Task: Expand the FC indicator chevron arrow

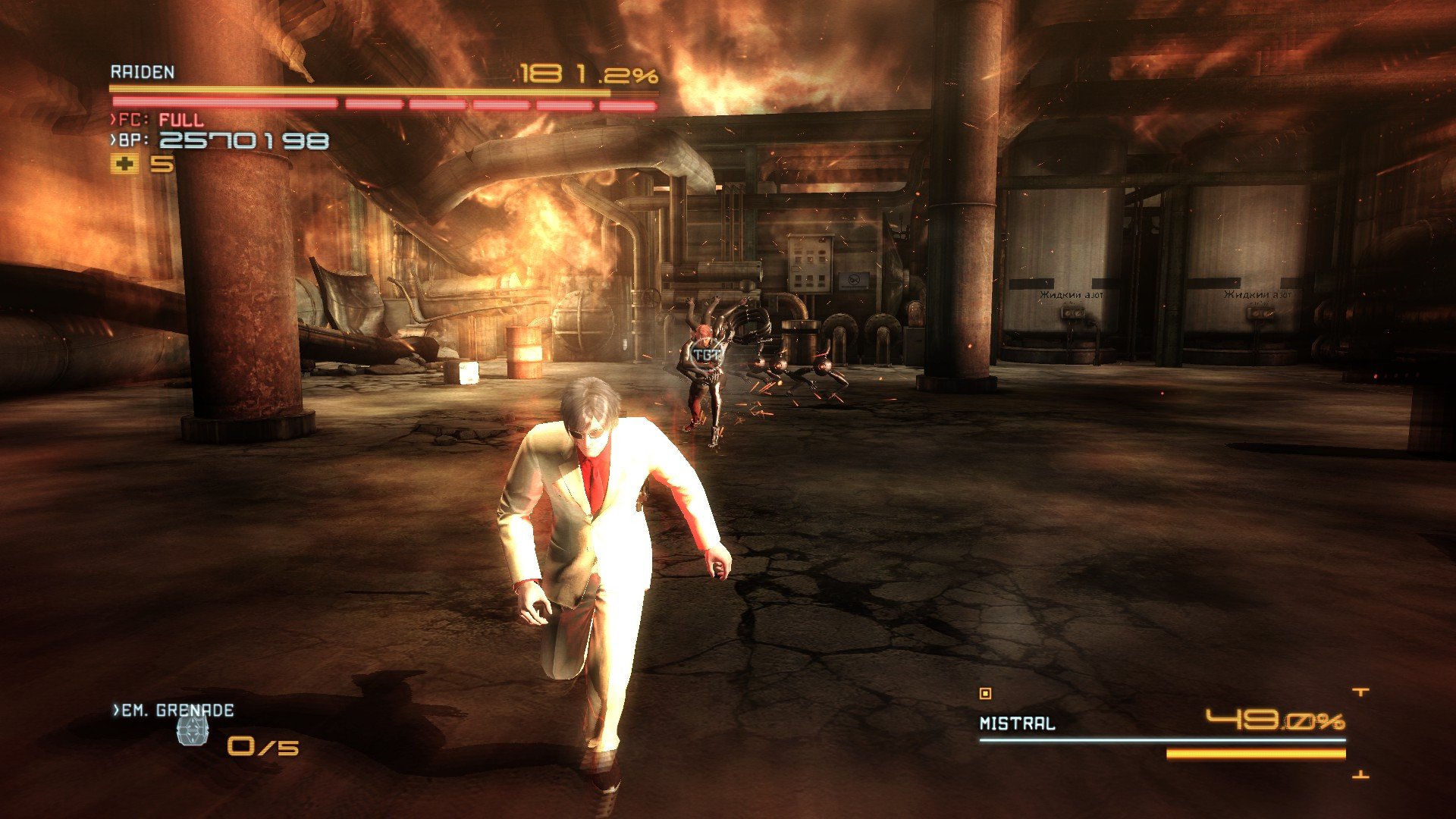Action: coord(115,119)
